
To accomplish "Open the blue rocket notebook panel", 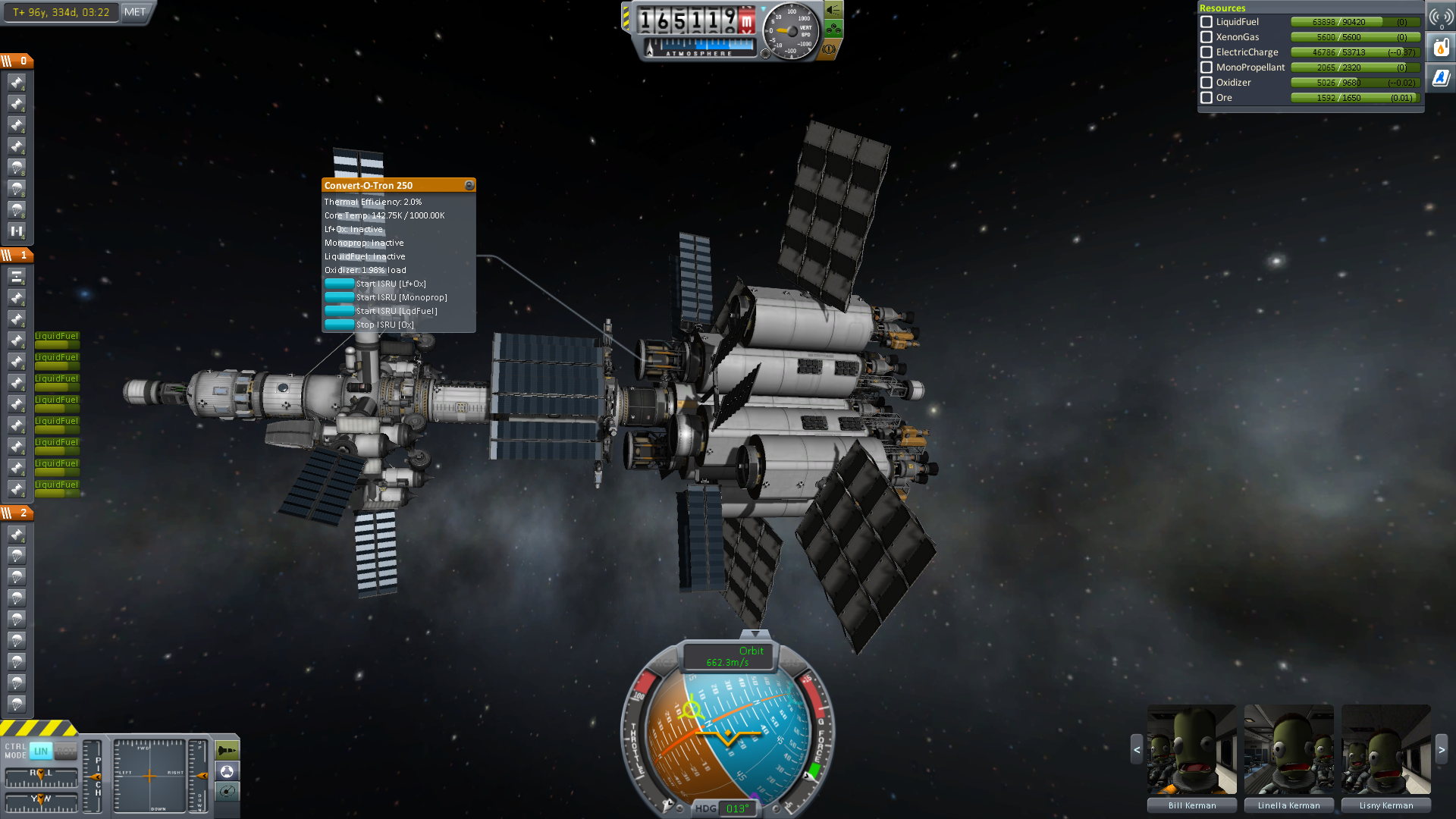I will pyautogui.click(x=1441, y=77).
